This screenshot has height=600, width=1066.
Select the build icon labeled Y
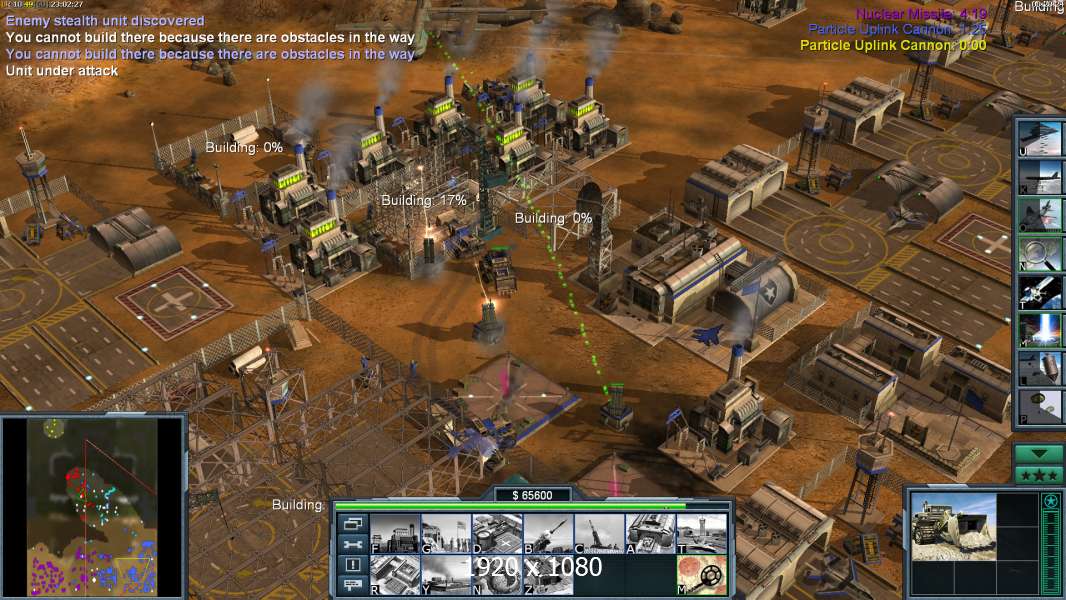tap(446, 575)
